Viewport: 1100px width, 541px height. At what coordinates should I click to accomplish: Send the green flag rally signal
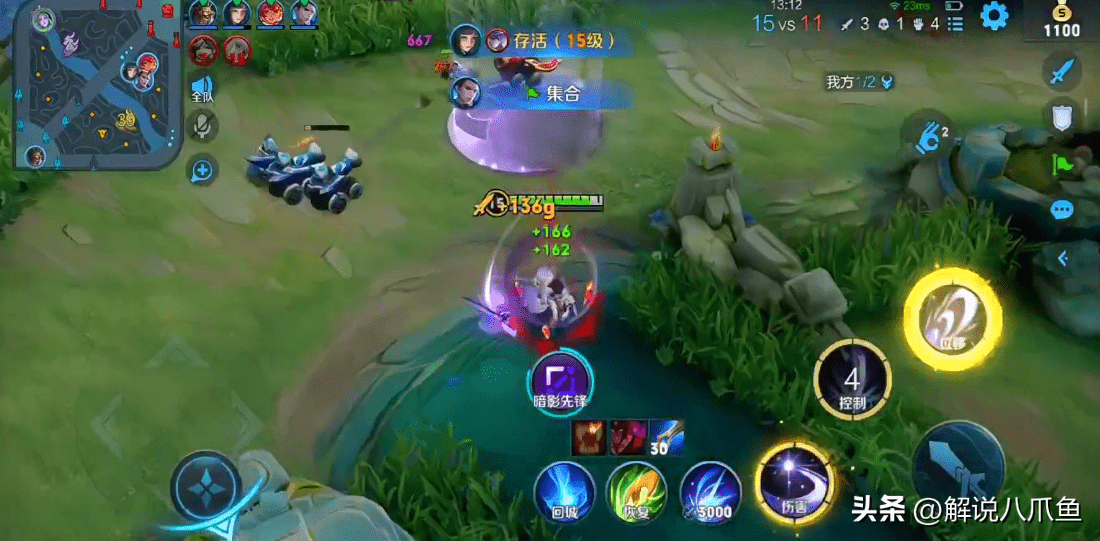click(1062, 164)
